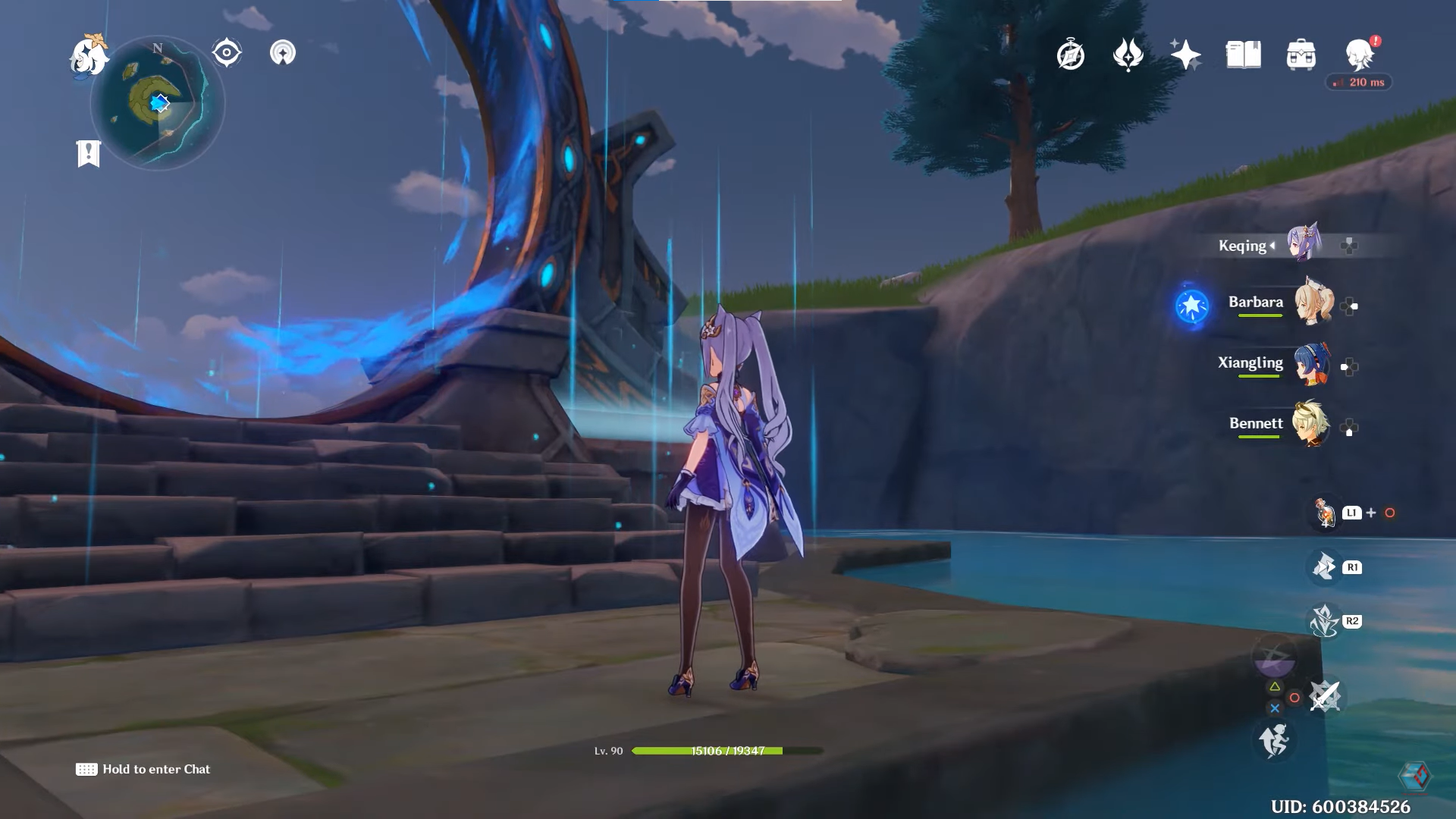
Task: Open the circular minimap
Action: click(158, 103)
